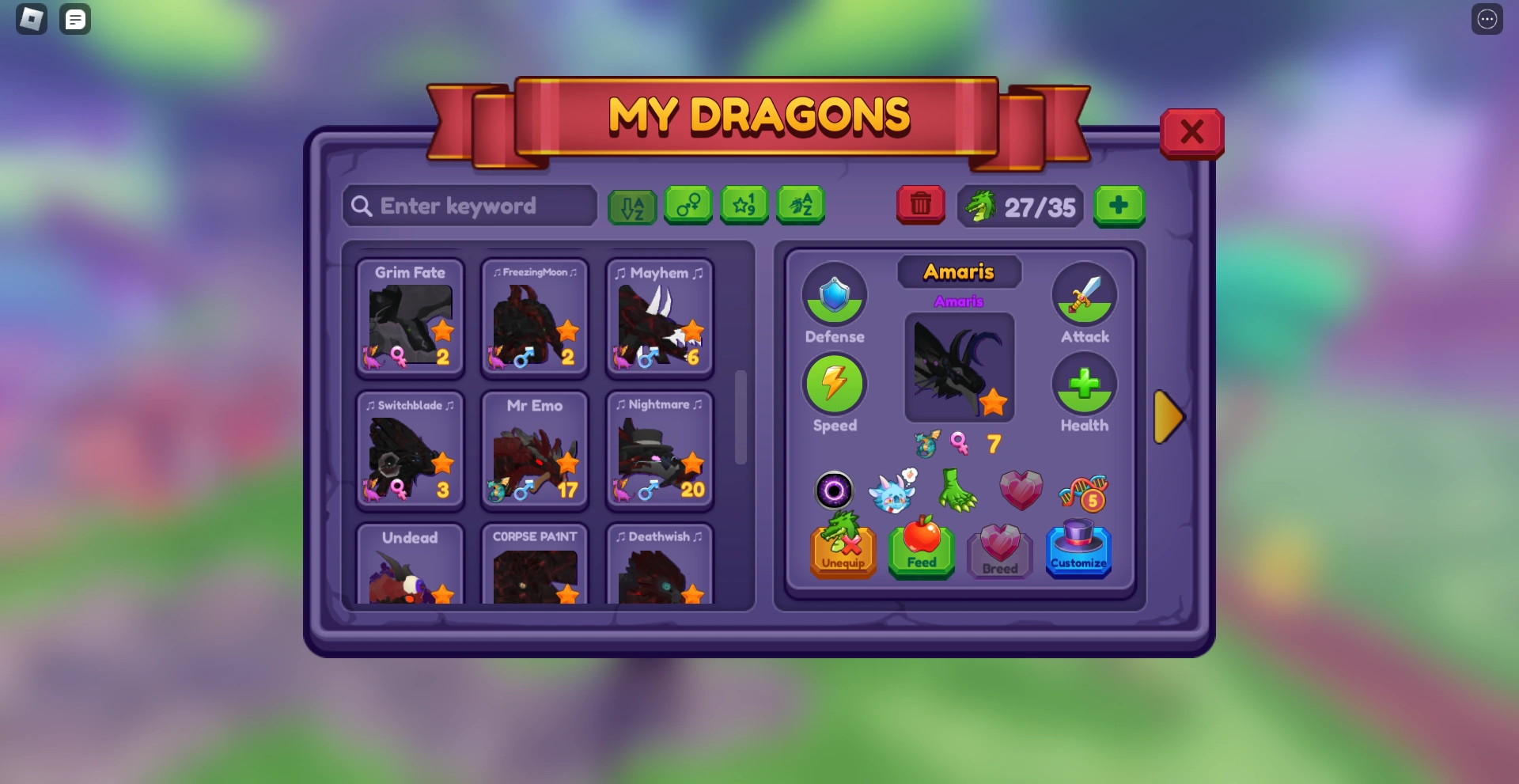Open the chat icon next to Roblox menu
1519x784 pixels.
point(75,19)
